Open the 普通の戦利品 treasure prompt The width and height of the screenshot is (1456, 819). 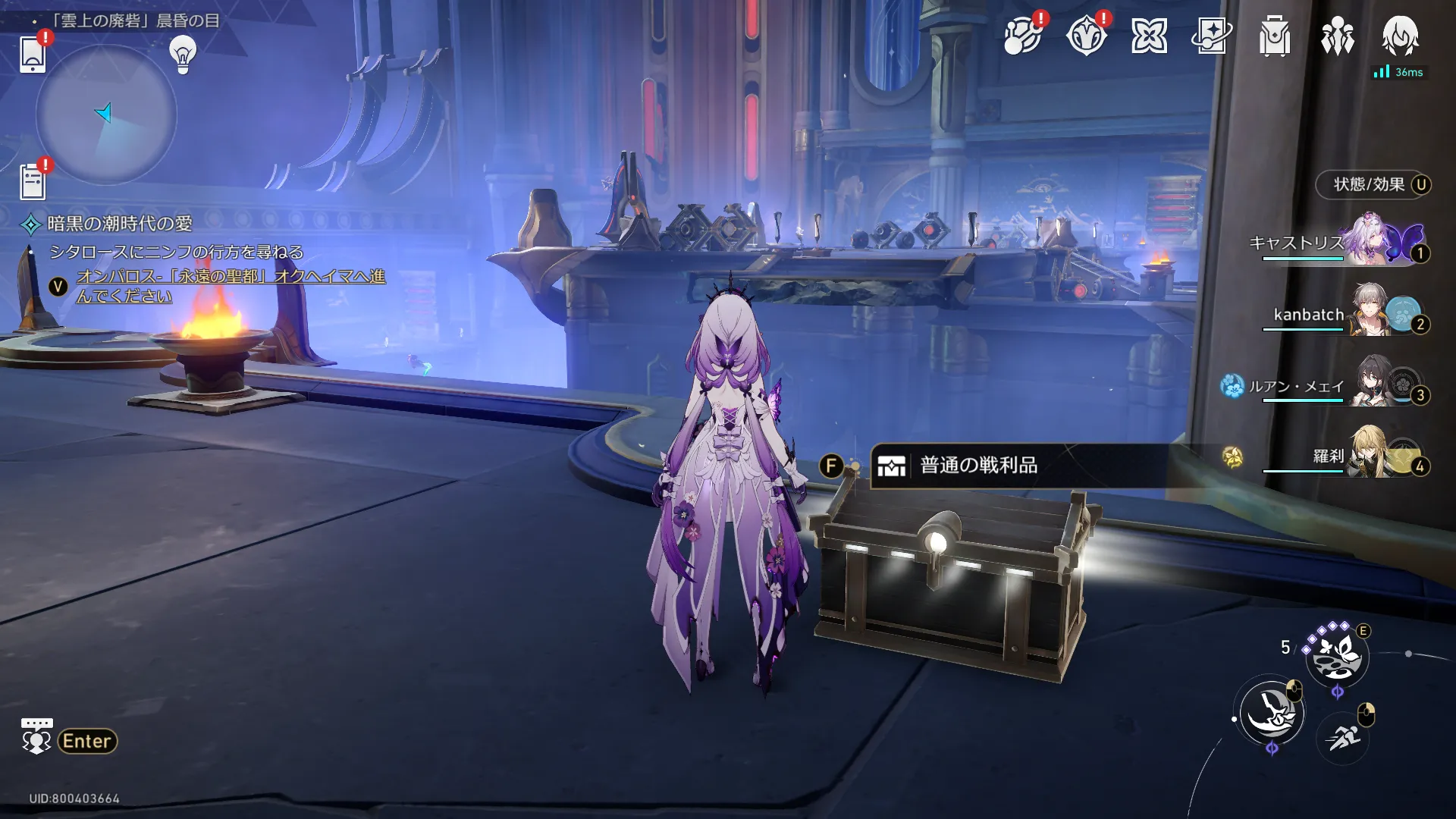tap(978, 466)
